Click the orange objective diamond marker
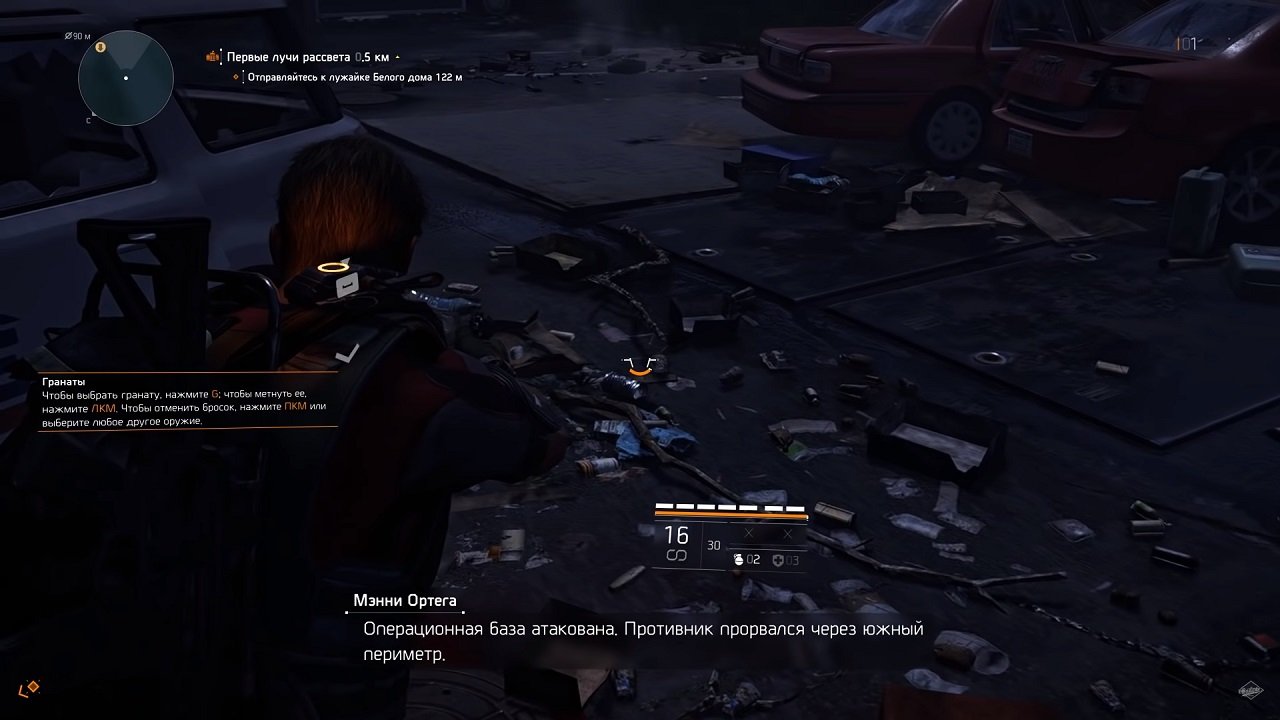This screenshot has height=720, width=1280. [235, 77]
